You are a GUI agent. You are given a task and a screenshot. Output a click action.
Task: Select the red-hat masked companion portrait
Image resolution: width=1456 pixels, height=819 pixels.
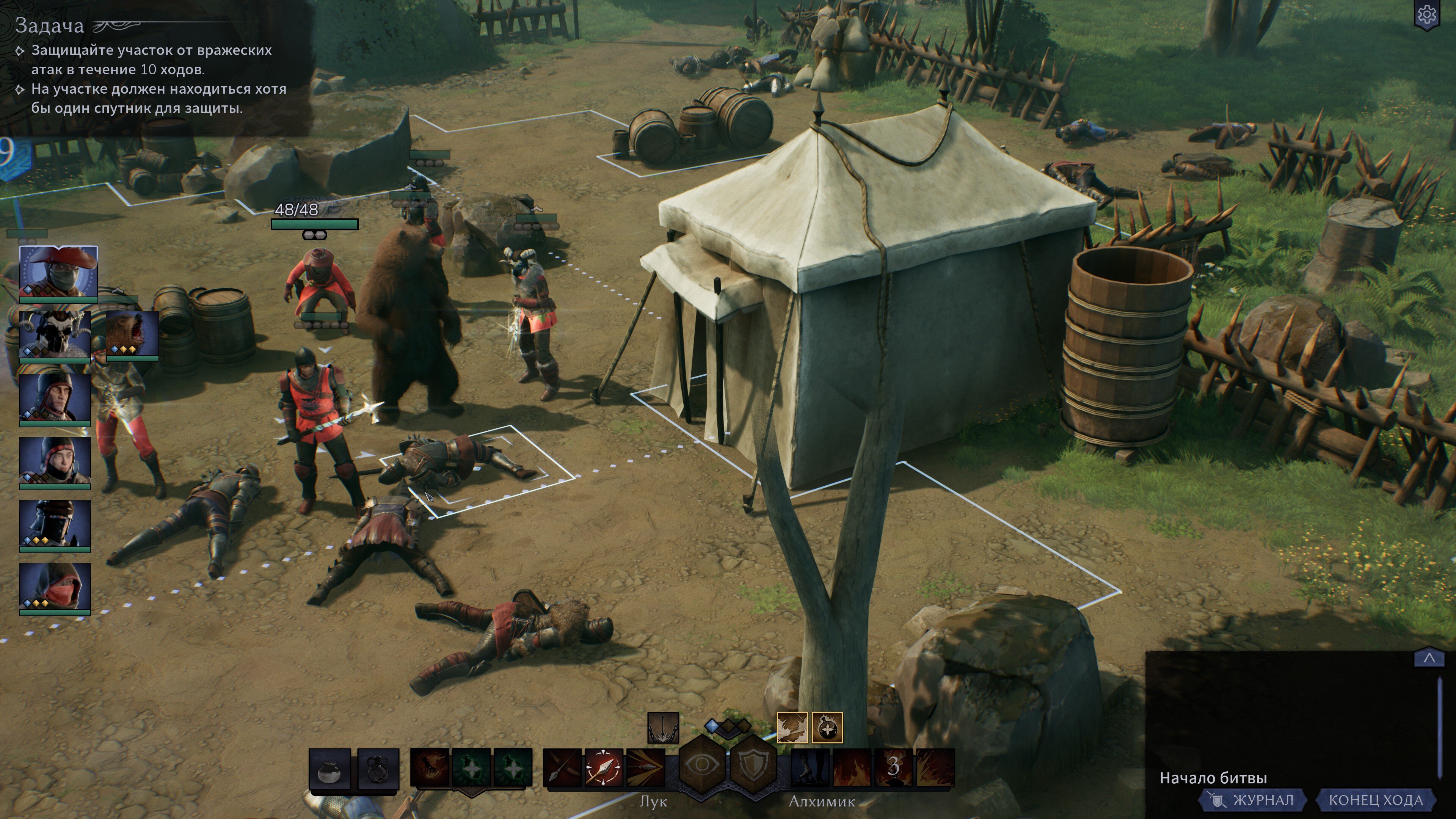tap(58, 272)
